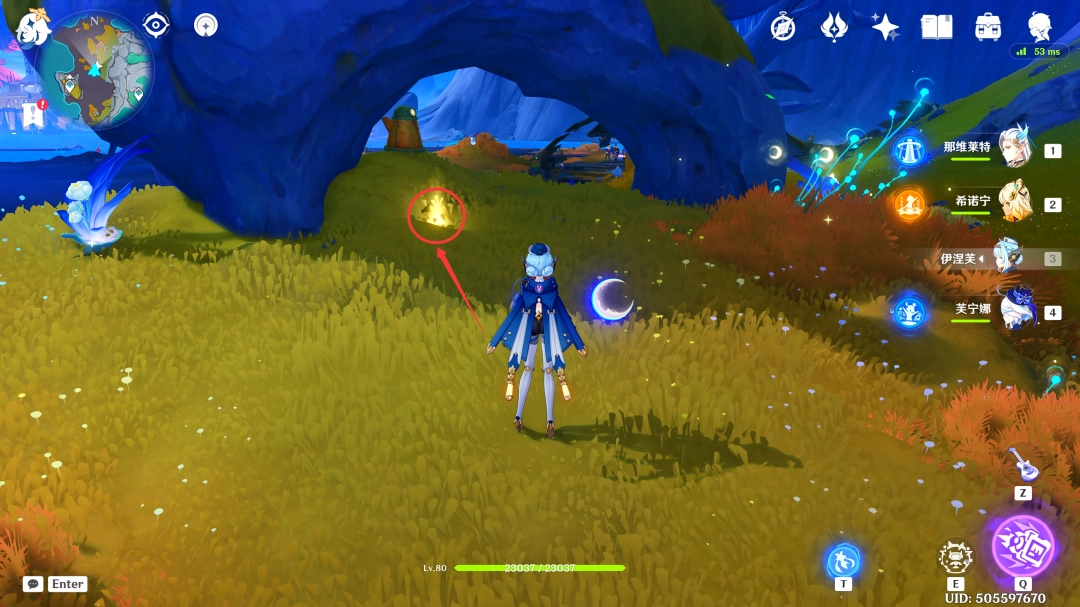Open the map via the minimap
The image size is (1080, 607).
click(96, 69)
